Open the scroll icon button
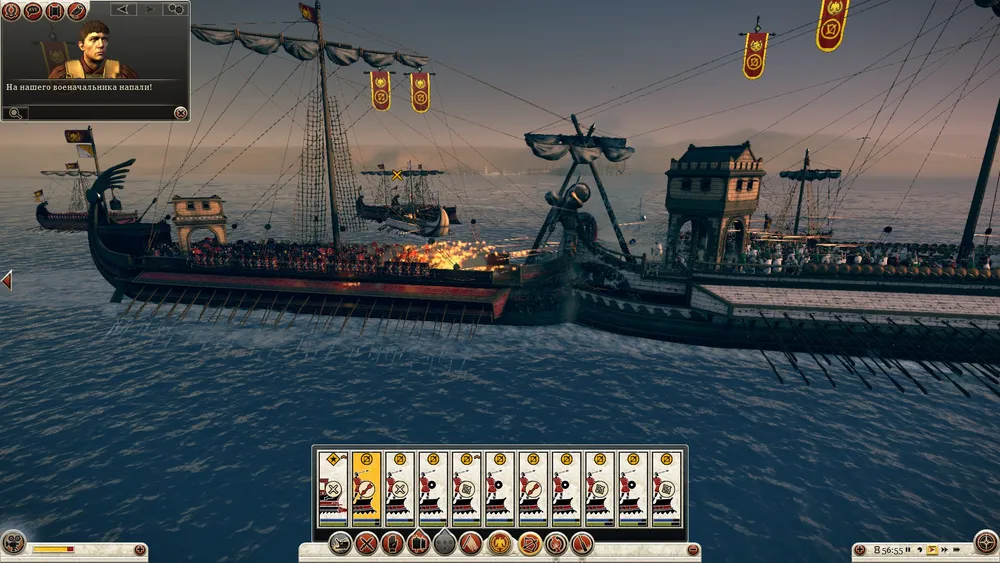Viewport: 1000px width, 563px height. point(54,11)
